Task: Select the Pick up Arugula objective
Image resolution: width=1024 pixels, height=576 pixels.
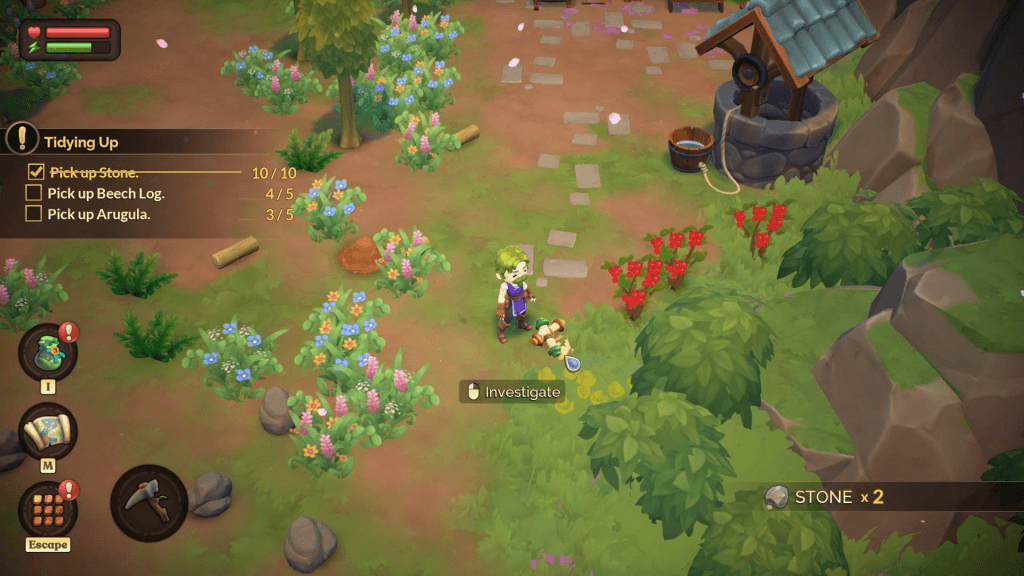Action: click(x=99, y=214)
